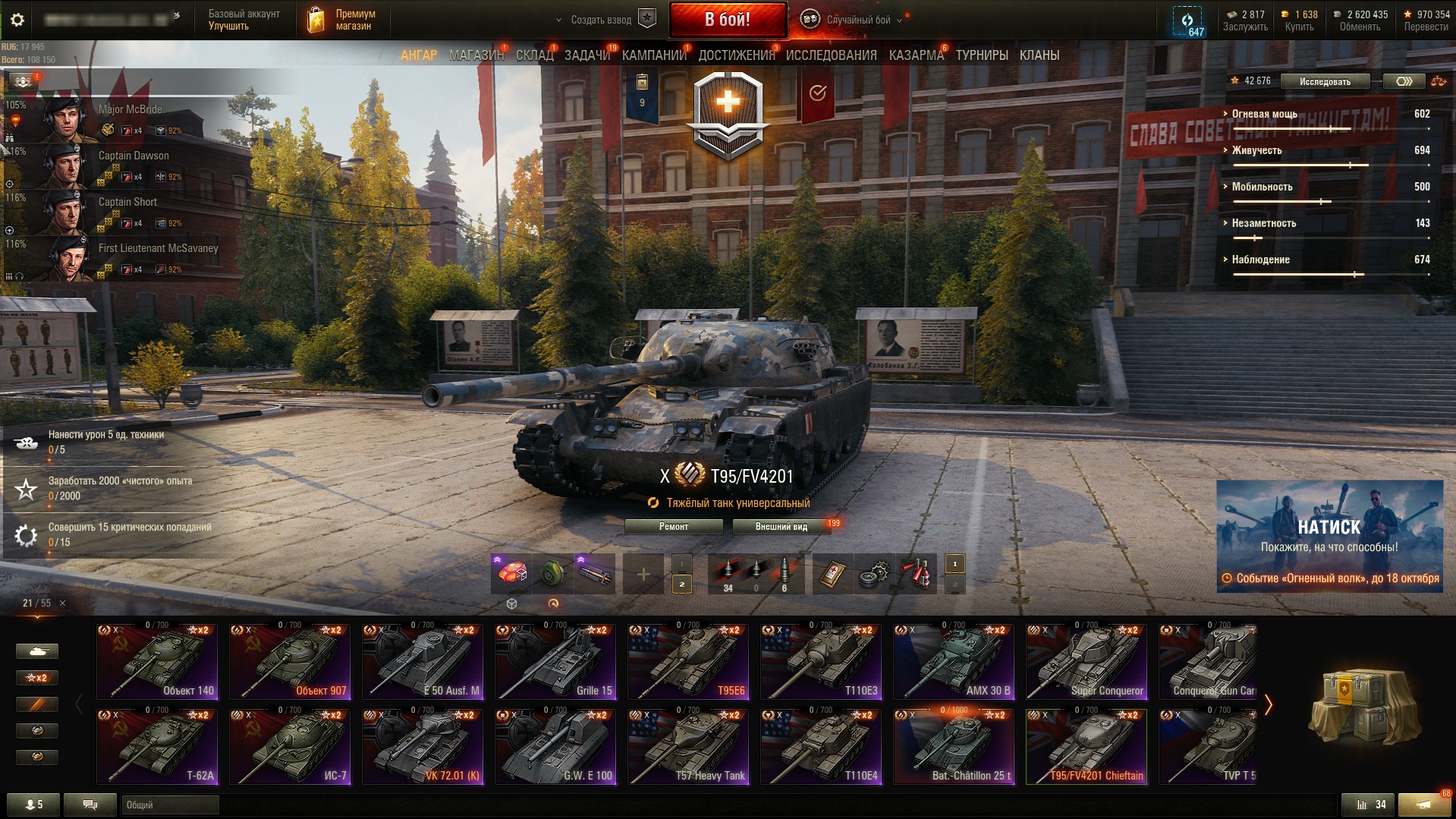The image size is (1456, 819).
Task: Go to the ЗАДАЧИ tab
Action: (586, 55)
